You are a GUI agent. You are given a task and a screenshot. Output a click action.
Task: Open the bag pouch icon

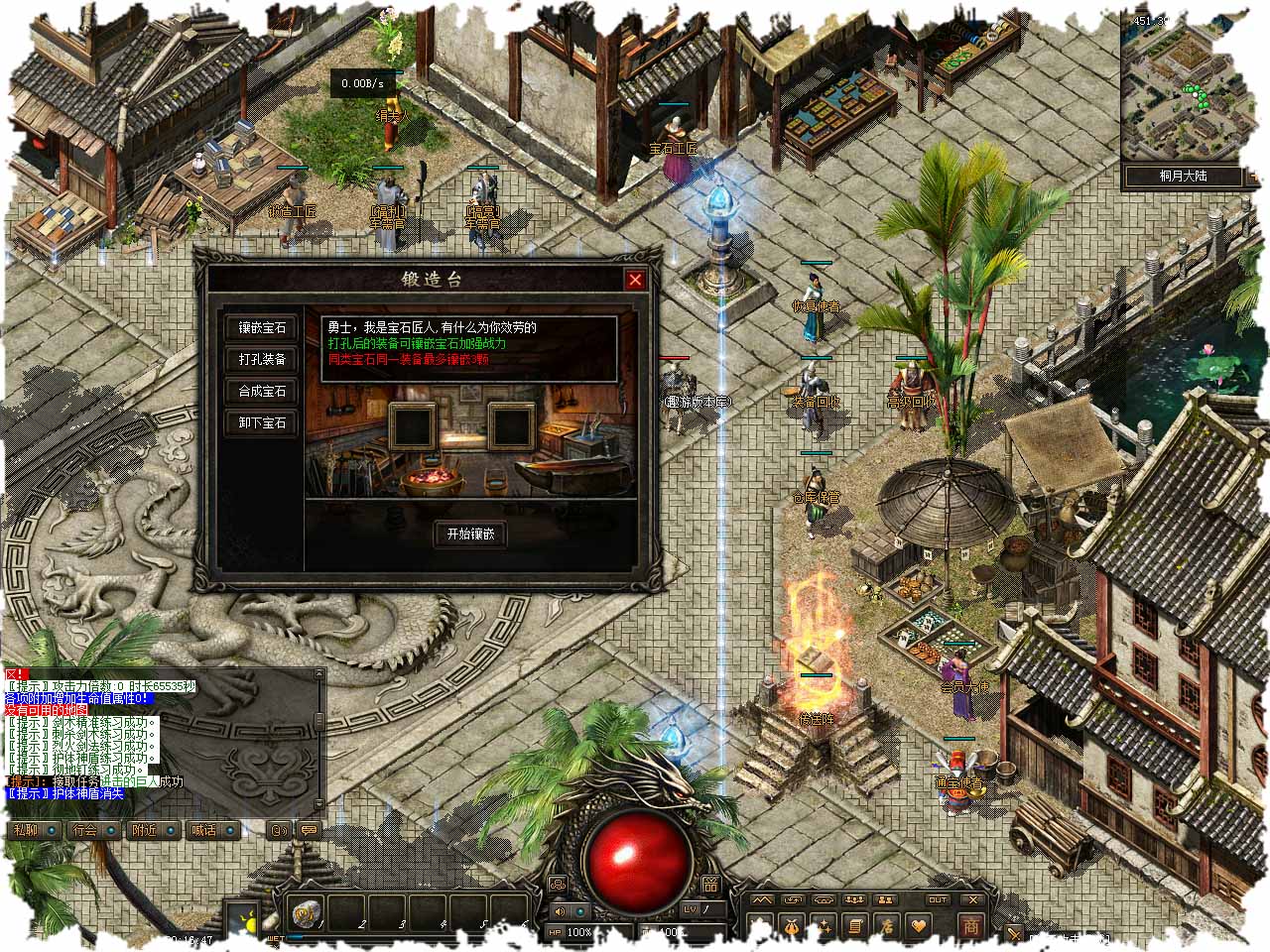[x=792, y=926]
